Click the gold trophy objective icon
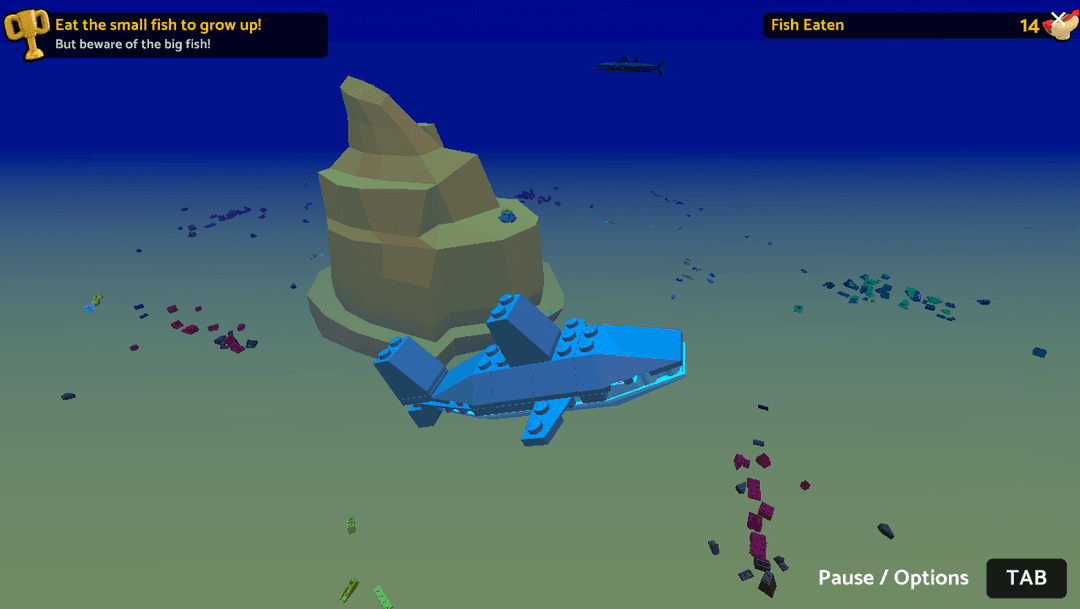1080x609 pixels. (27, 34)
